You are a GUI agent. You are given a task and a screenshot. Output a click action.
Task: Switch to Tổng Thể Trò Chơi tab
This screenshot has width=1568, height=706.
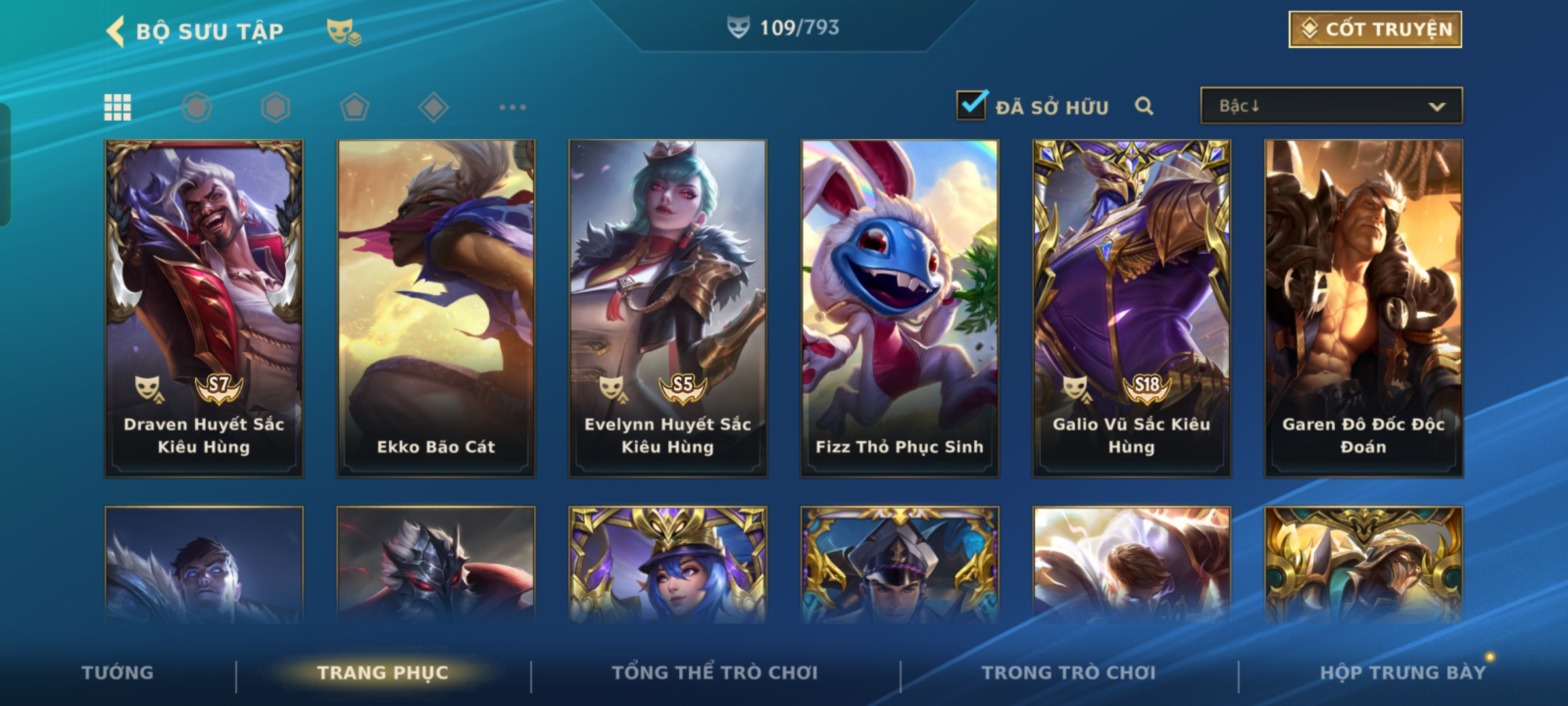715,673
